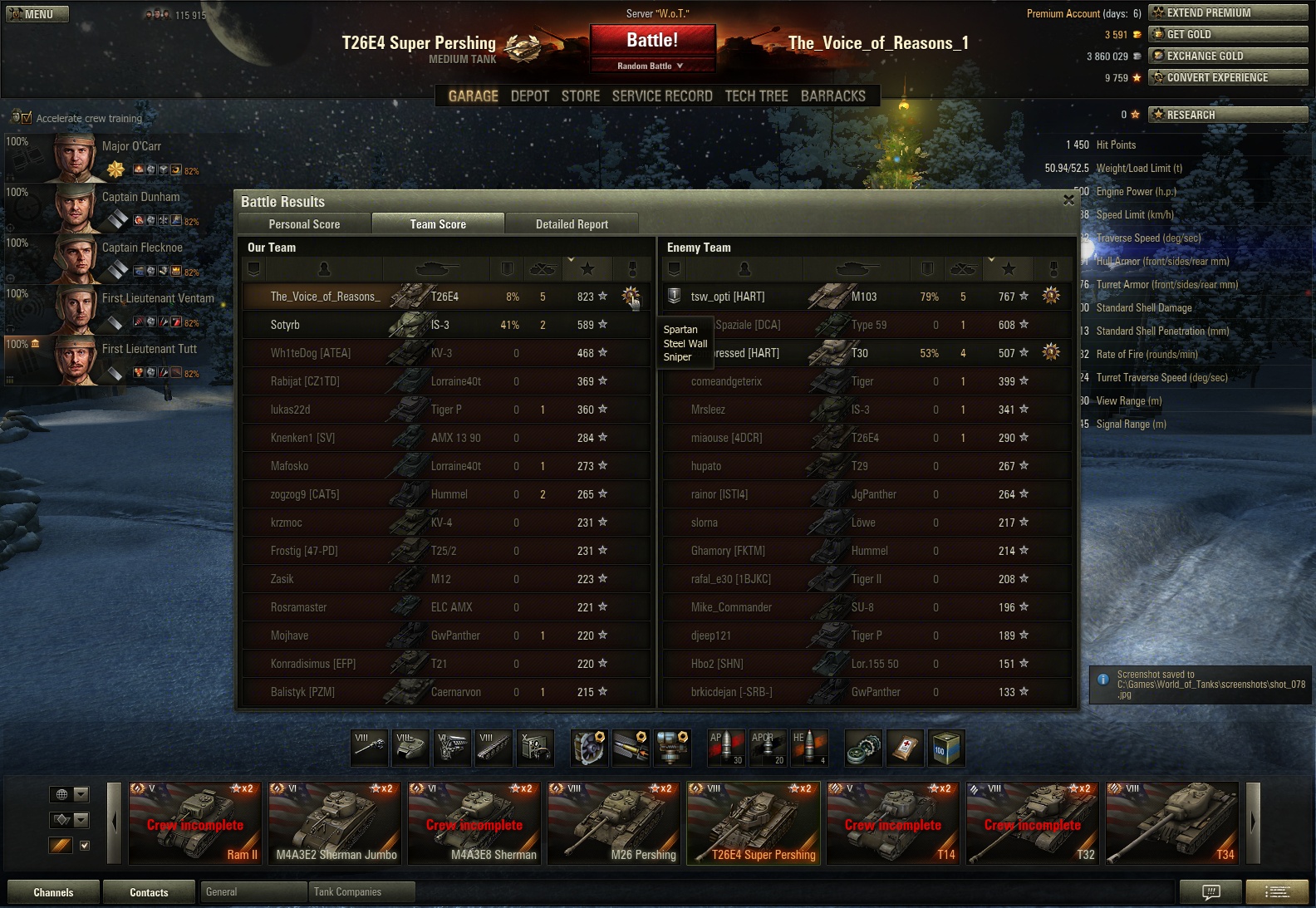Toggle Accelerate crew training checkbox

click(x=27, y=118)
